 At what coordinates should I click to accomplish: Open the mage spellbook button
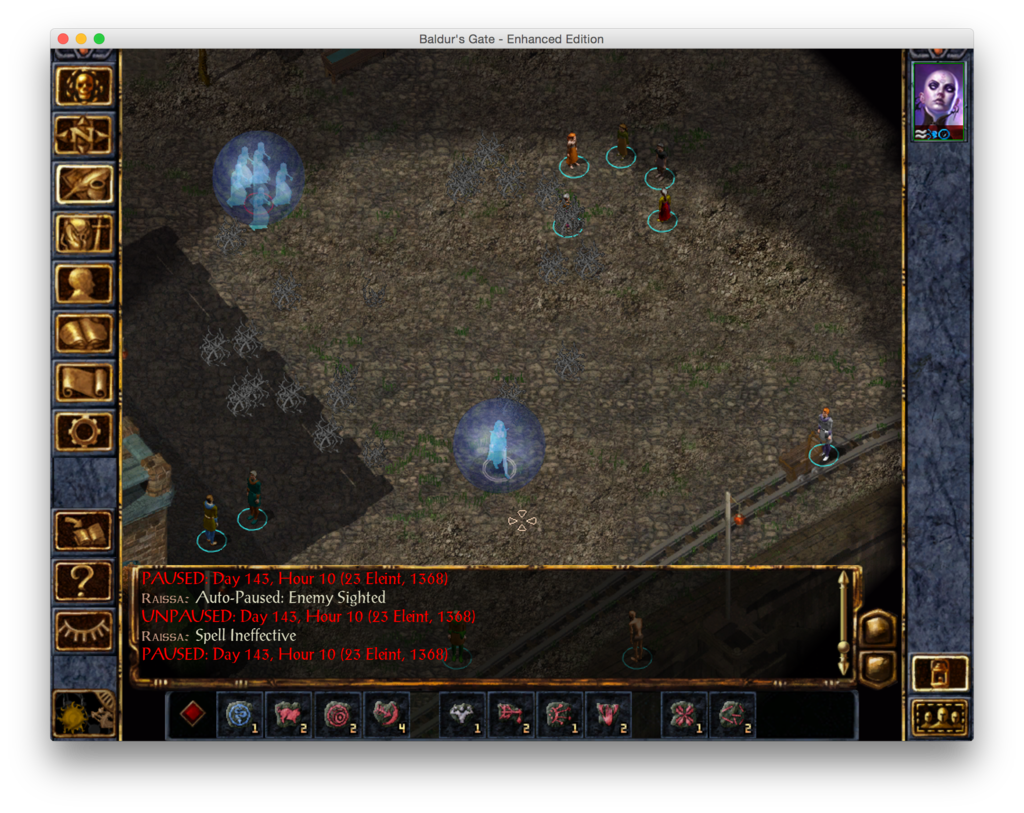pos(84,333)
